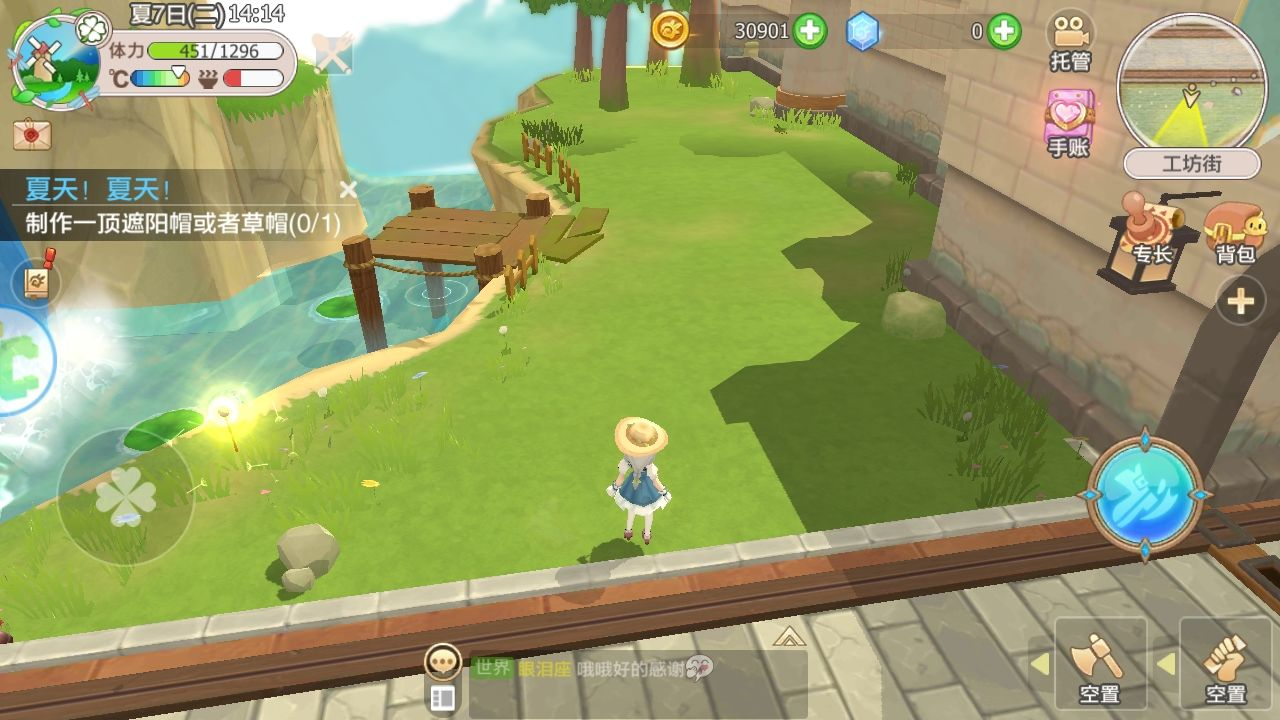Viewport: 1280px width, 720px height.
Task: Expand the chat panel with the up arrow
Action: (788, 636)
